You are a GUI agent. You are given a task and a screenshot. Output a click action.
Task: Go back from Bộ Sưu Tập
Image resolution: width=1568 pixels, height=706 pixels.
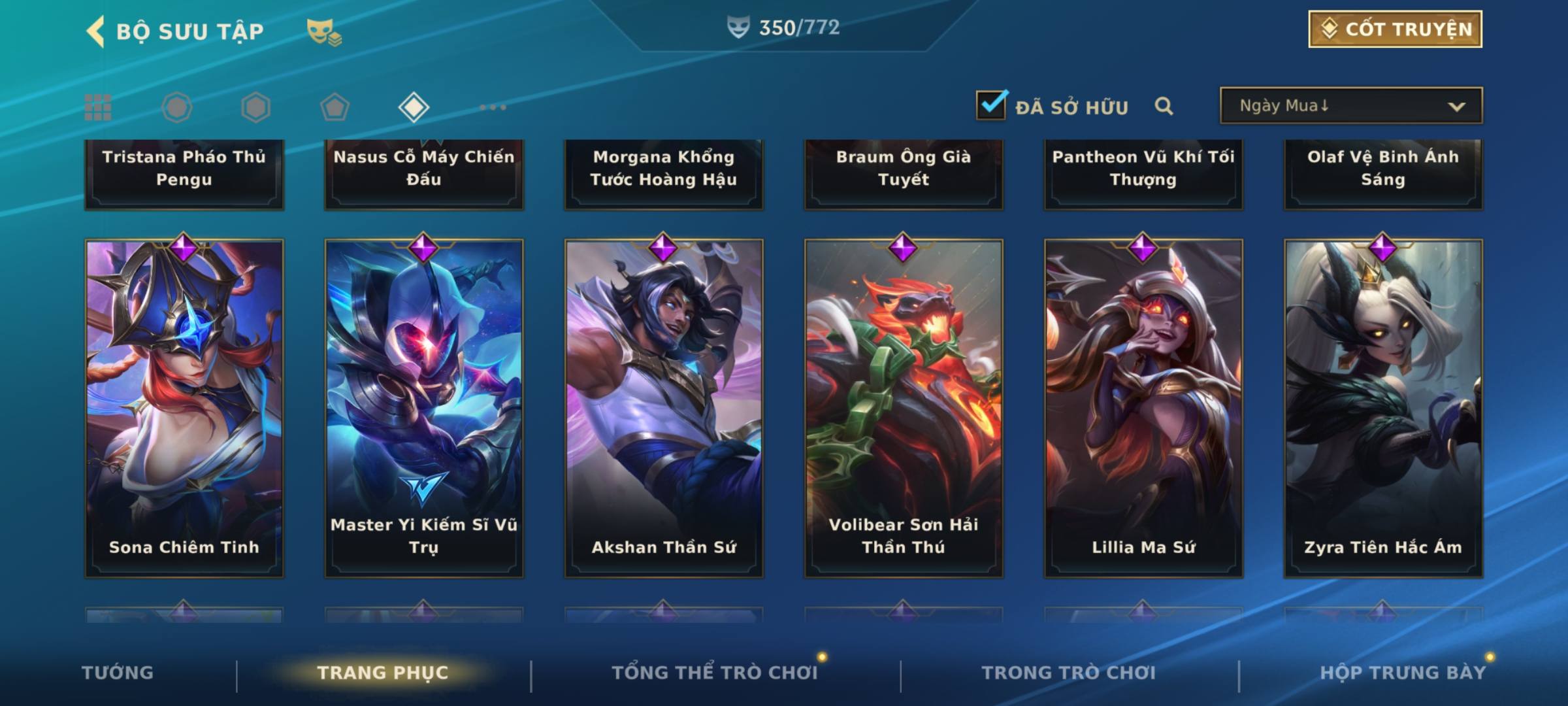(96, 31)
